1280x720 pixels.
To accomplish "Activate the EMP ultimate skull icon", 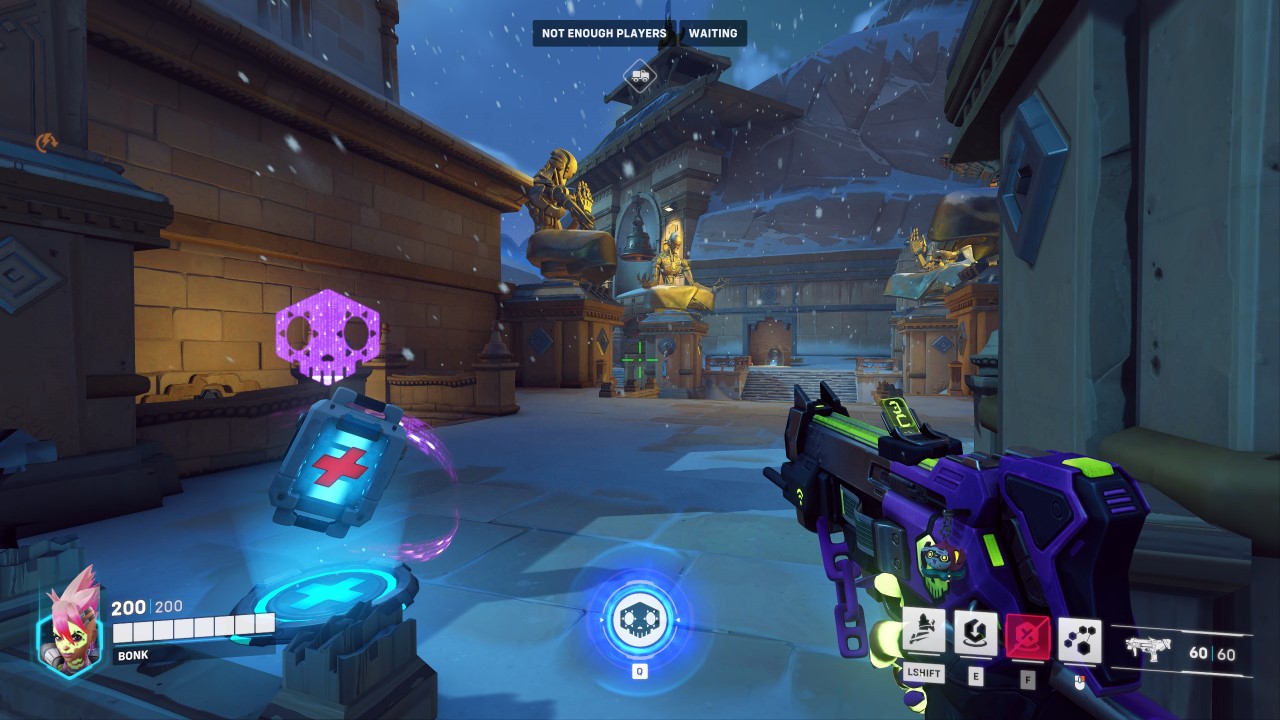I will 640,618.
